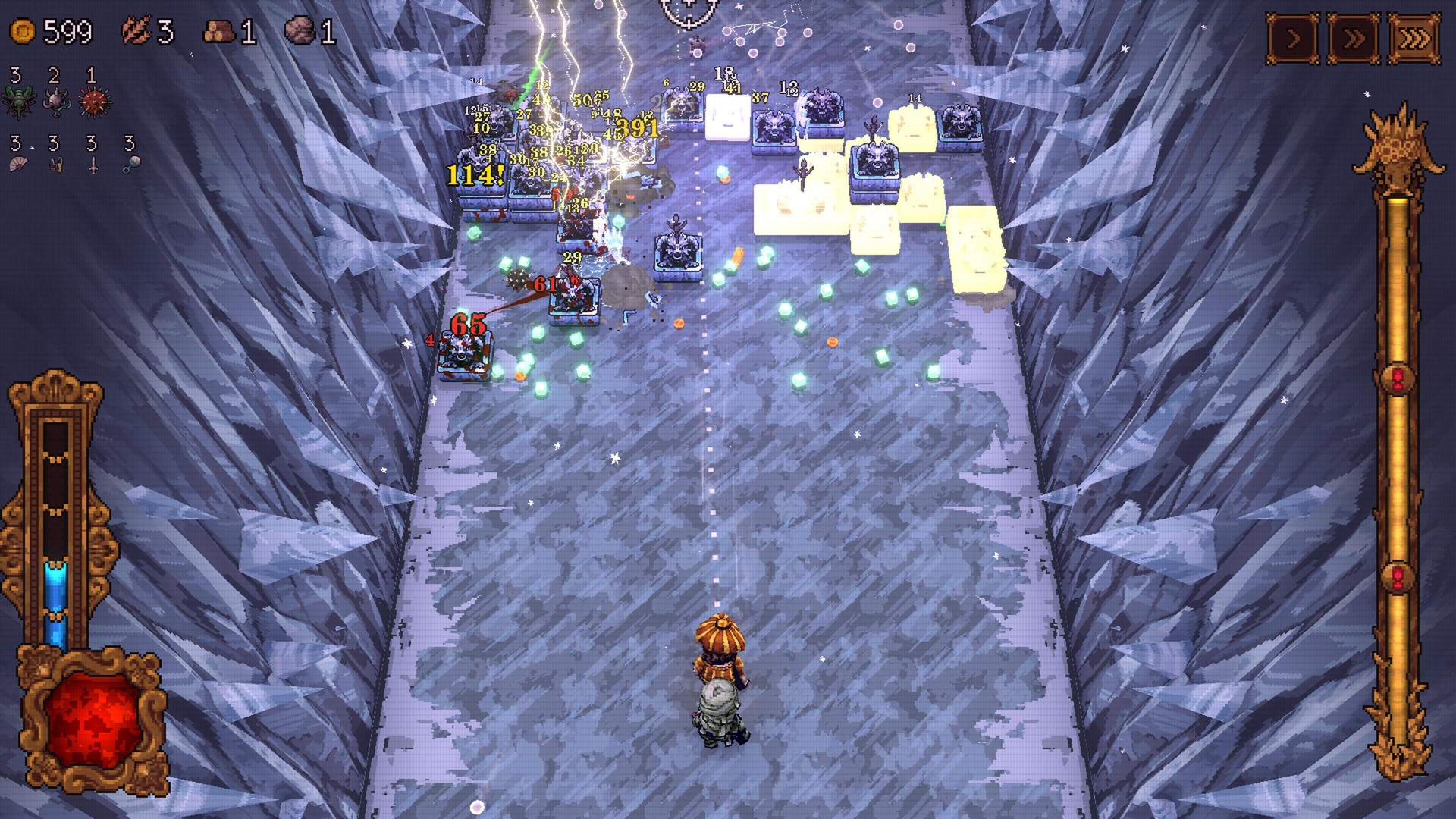Check the folding fan passive icon

click(18, 164)
